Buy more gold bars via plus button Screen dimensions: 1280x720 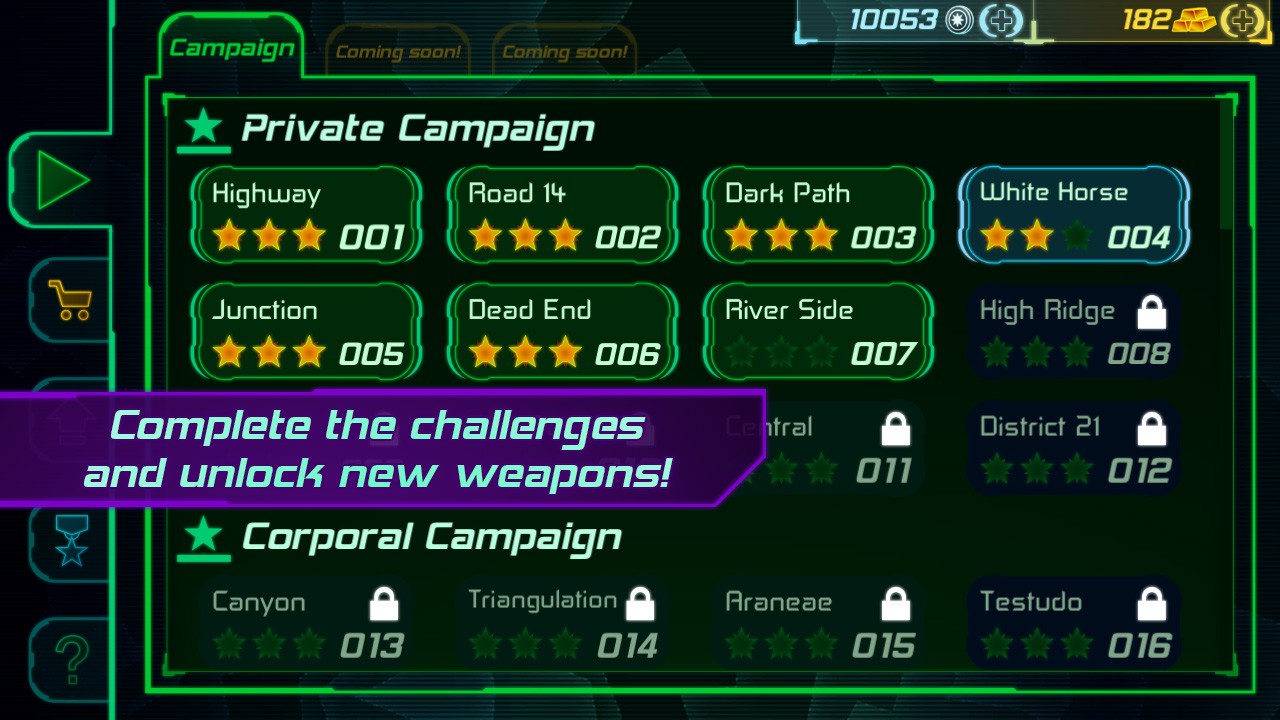(x=1242, y=20)
